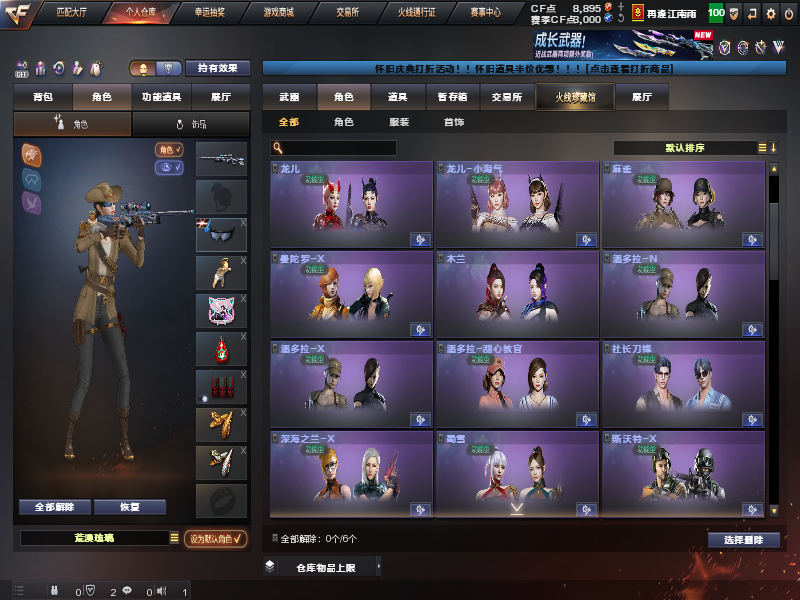Open the 武器 weapons storage tab
The image size is (800, 600).
[x=289, y=97]
